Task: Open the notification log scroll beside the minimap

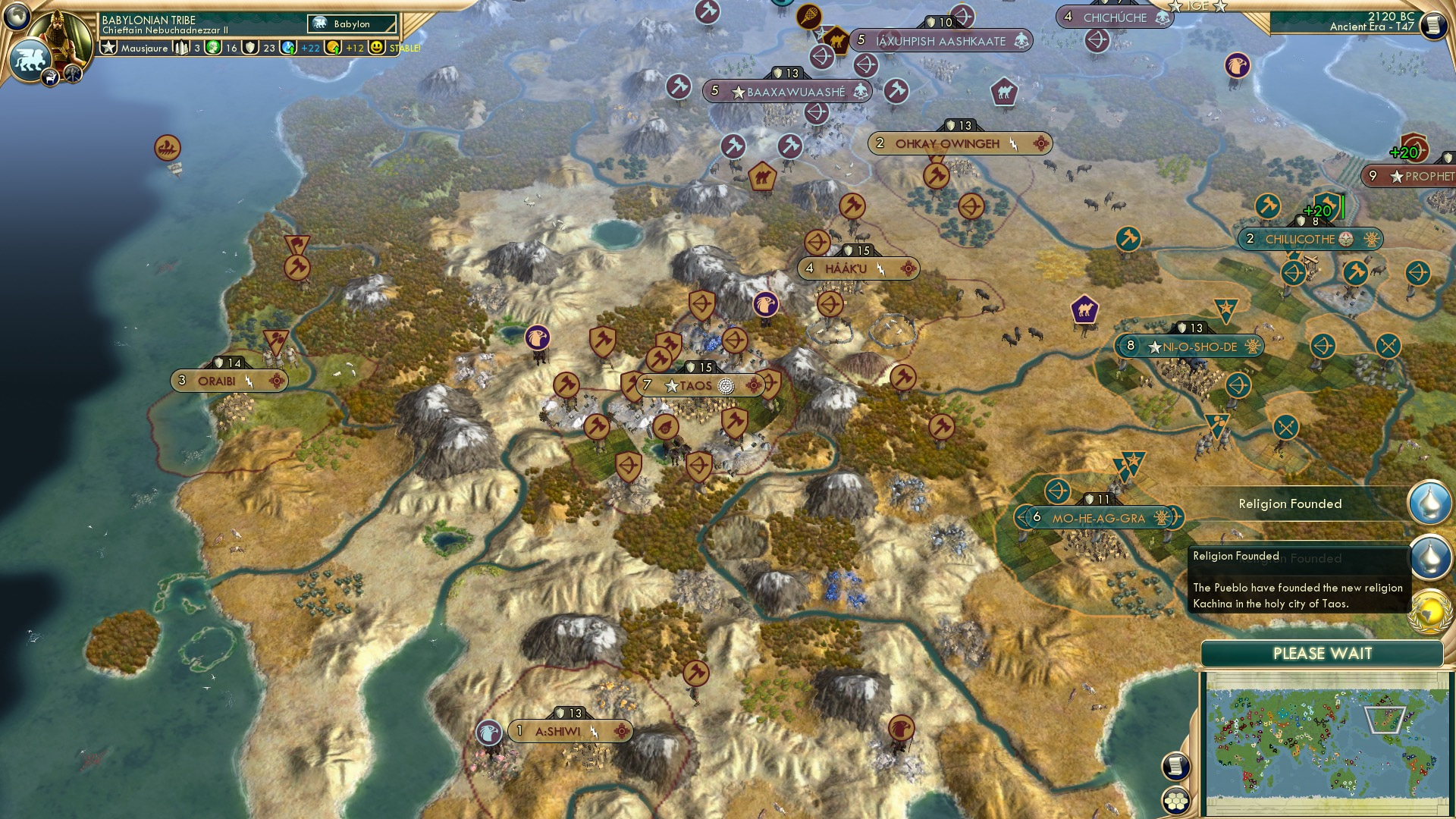Action: click(x=1175, y=767)
